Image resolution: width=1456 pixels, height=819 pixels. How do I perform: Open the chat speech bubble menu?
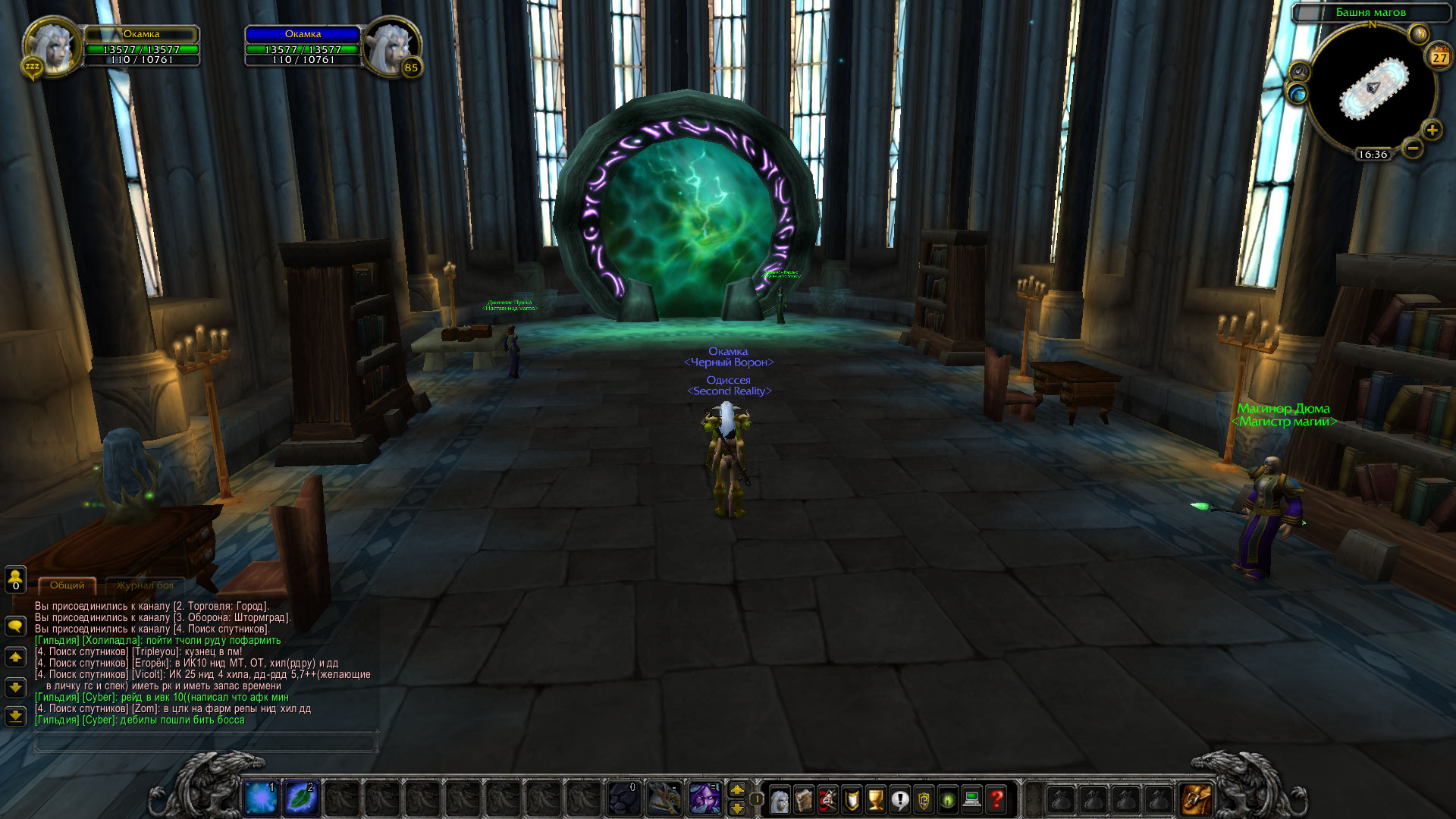click(x=15, y=626)
